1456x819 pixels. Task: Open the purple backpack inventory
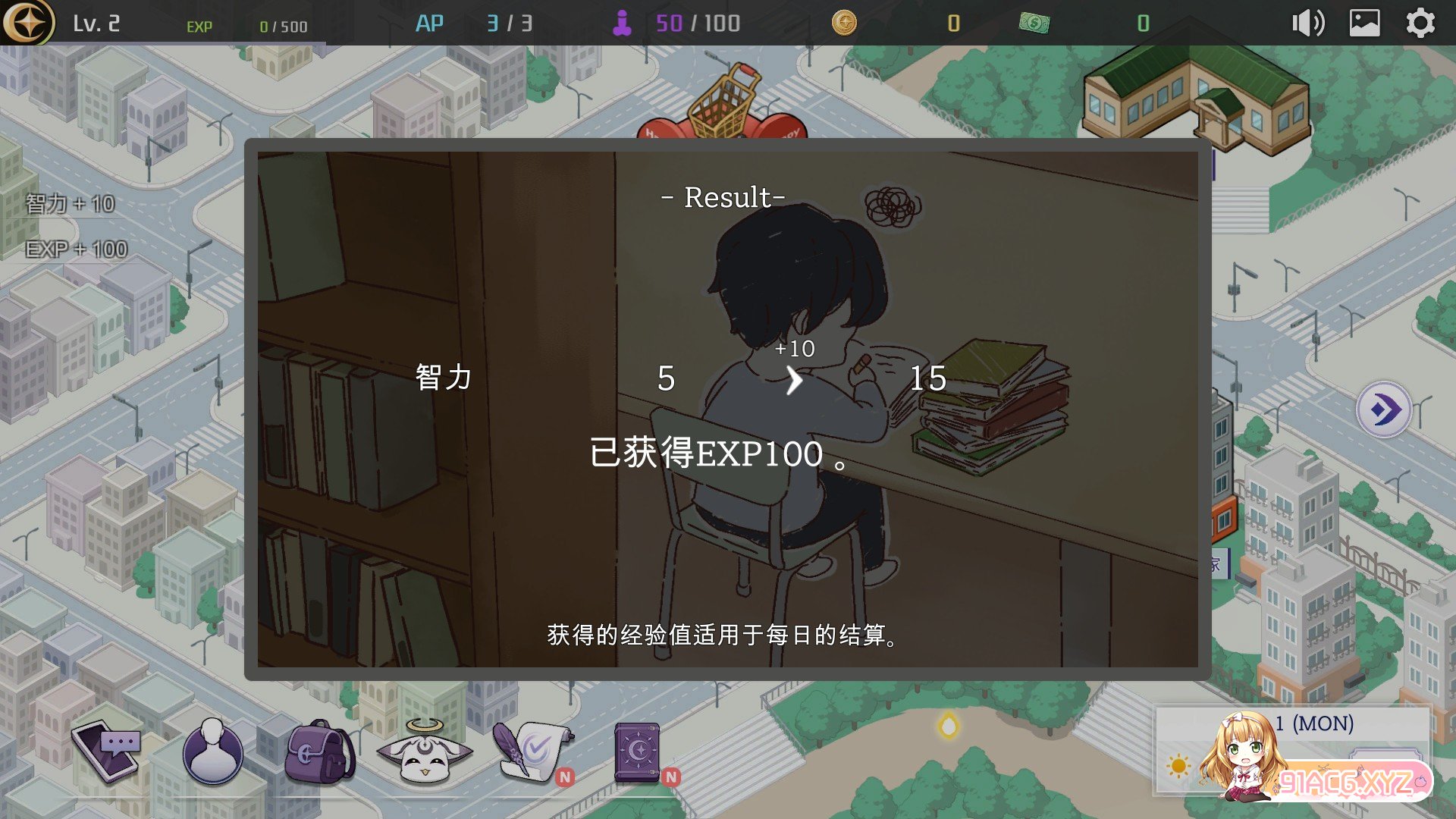(x=319, y=752)
